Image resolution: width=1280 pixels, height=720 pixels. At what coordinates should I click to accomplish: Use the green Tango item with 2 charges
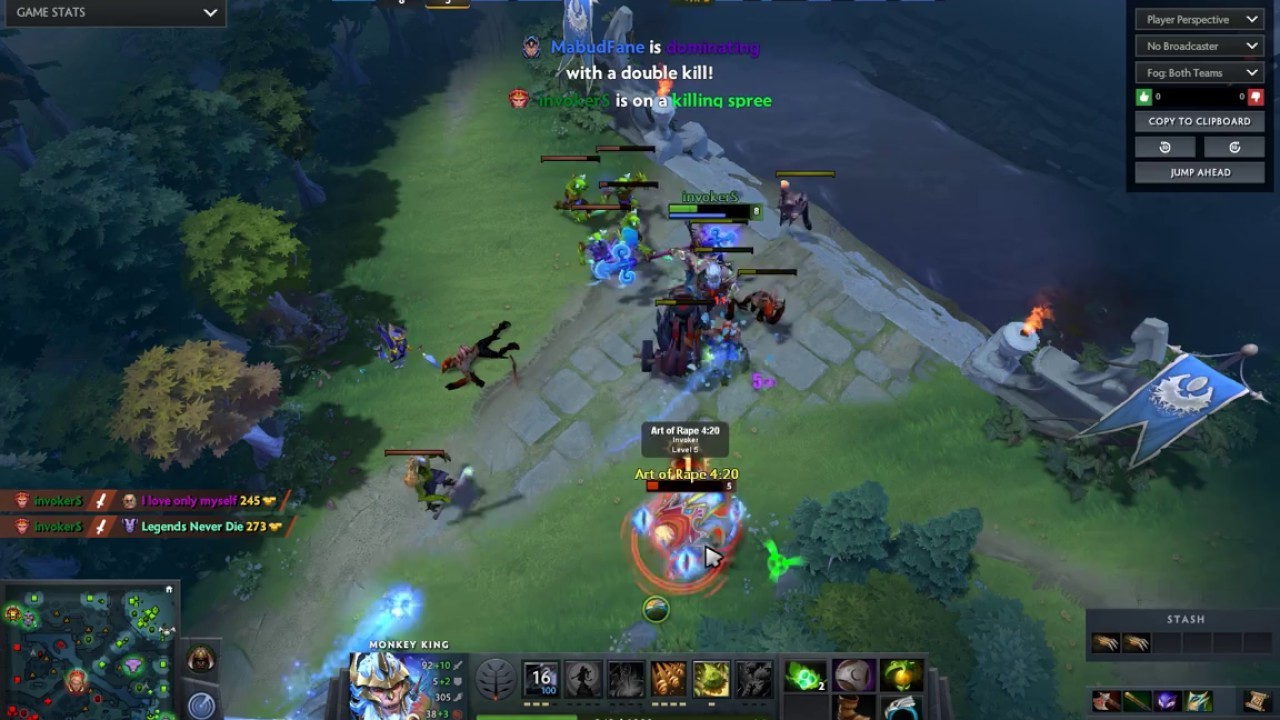[x=805, y=677]
